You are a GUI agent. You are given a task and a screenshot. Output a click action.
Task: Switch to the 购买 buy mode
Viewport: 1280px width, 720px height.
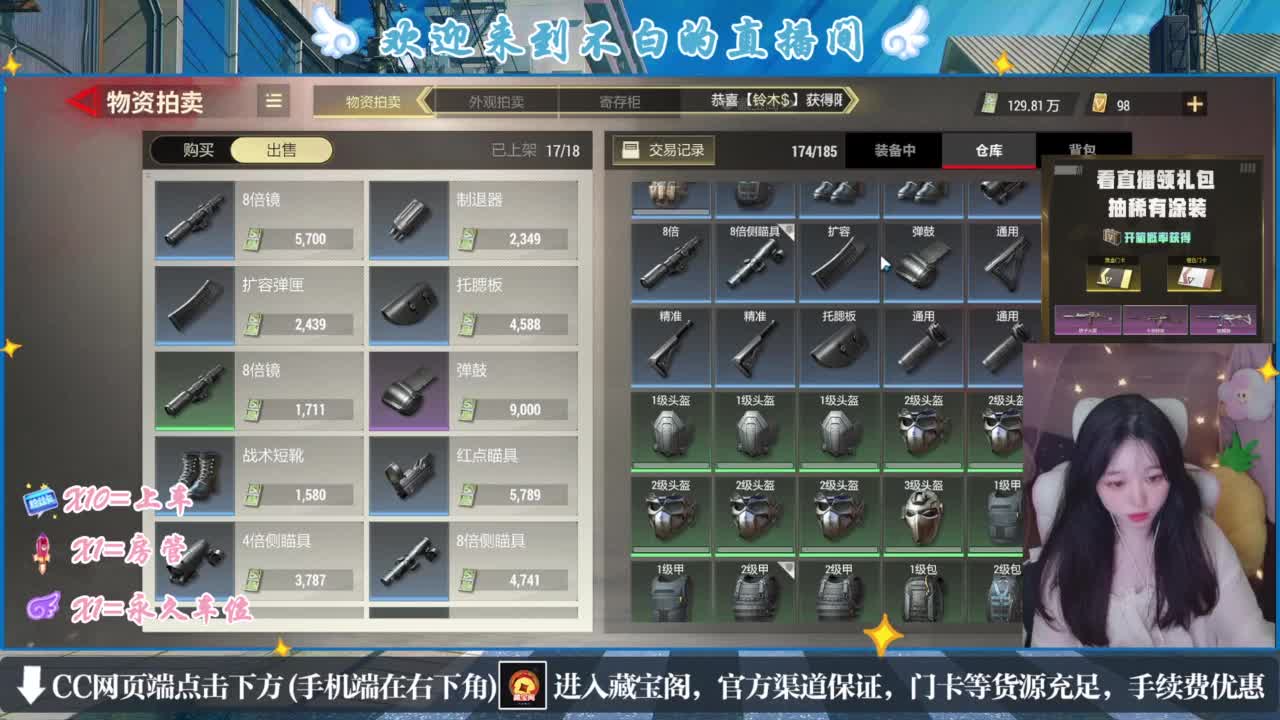coord(198,148)
